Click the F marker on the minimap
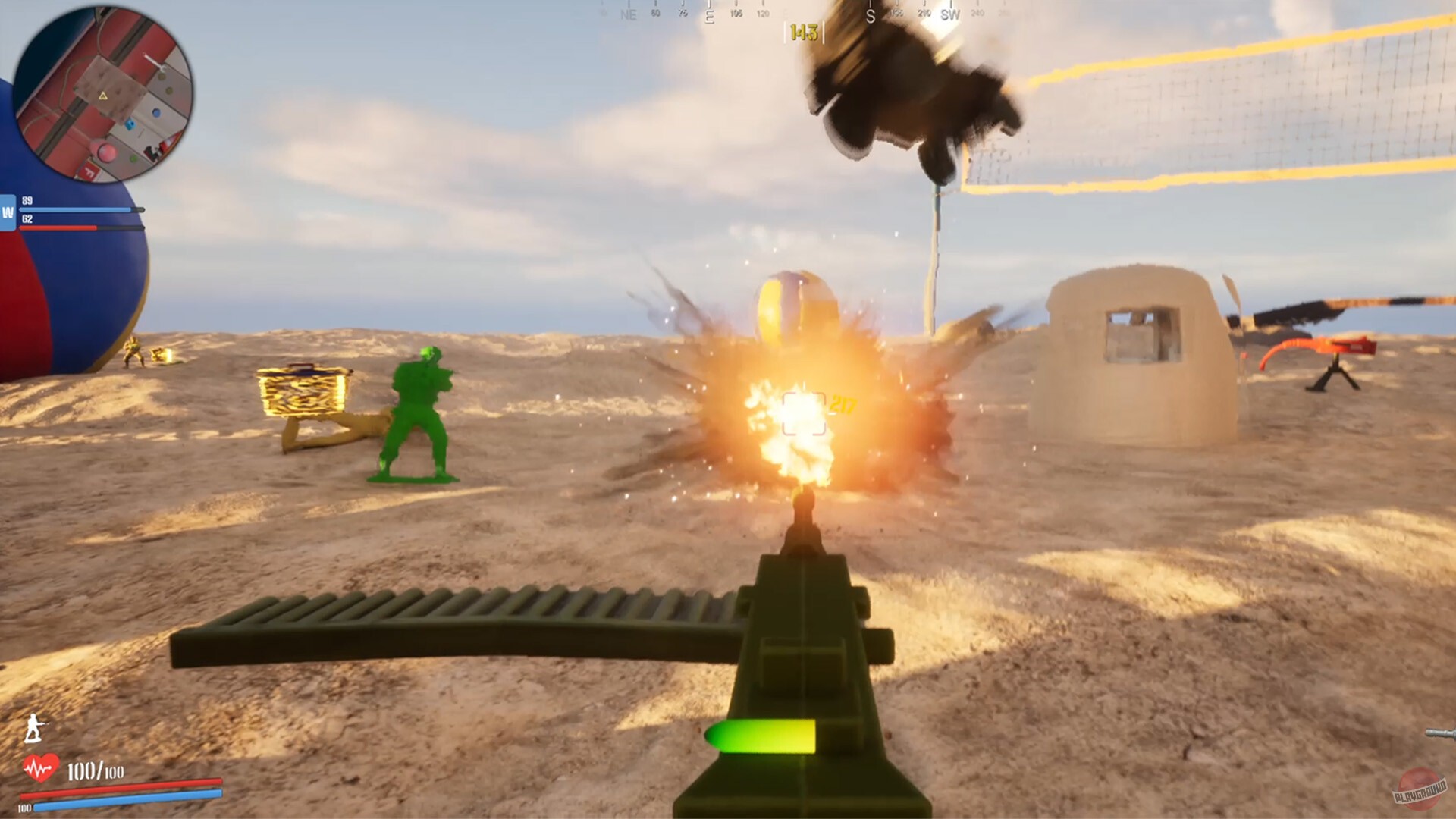The width and height of the screenshot is (1456, 819). pyautogui.click(x=90, y=171)
